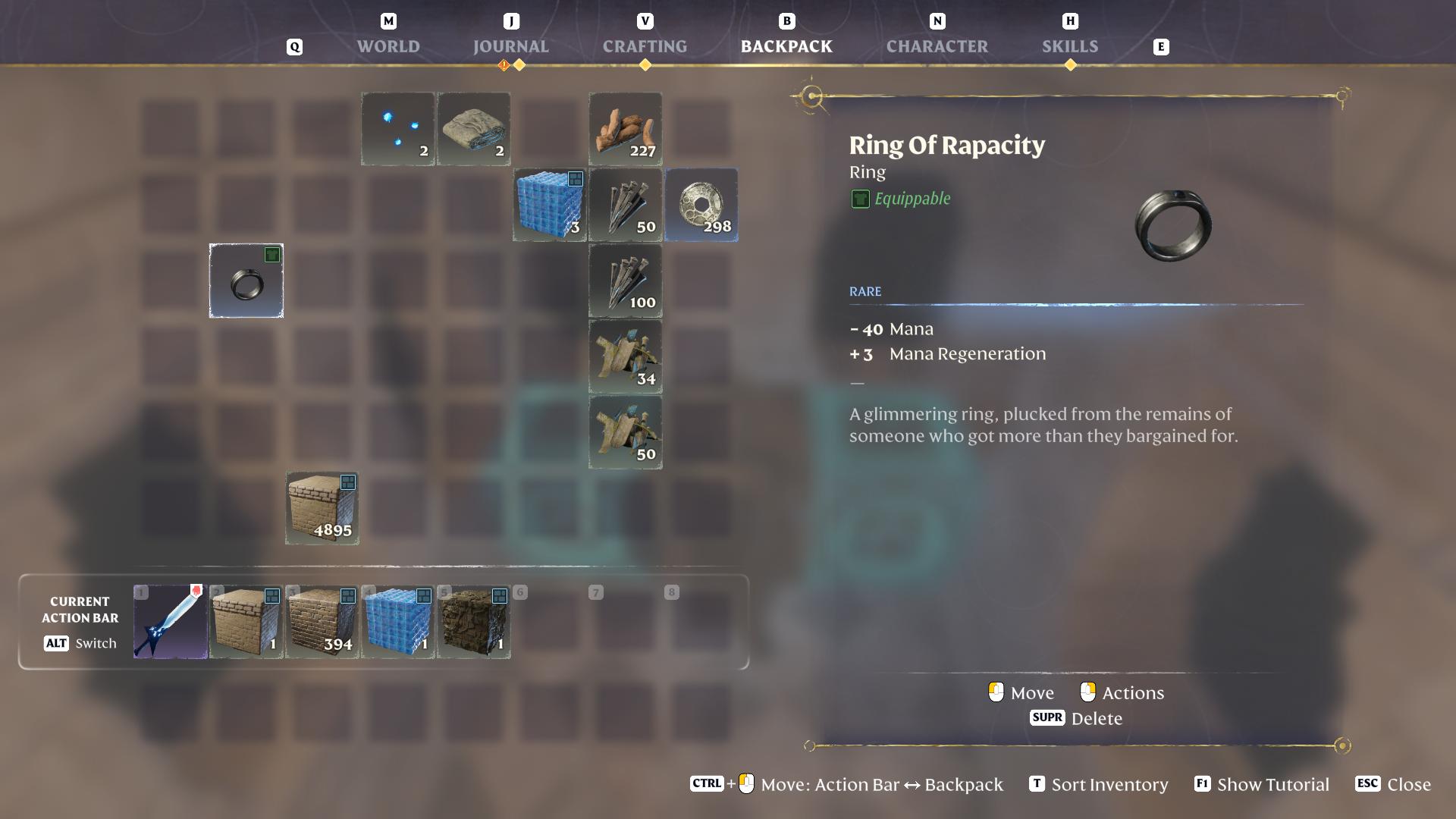Click the nails stack of 50
Image resolution: width=1456 pixels, height=819 pixels.
click(x=626, y=205)
